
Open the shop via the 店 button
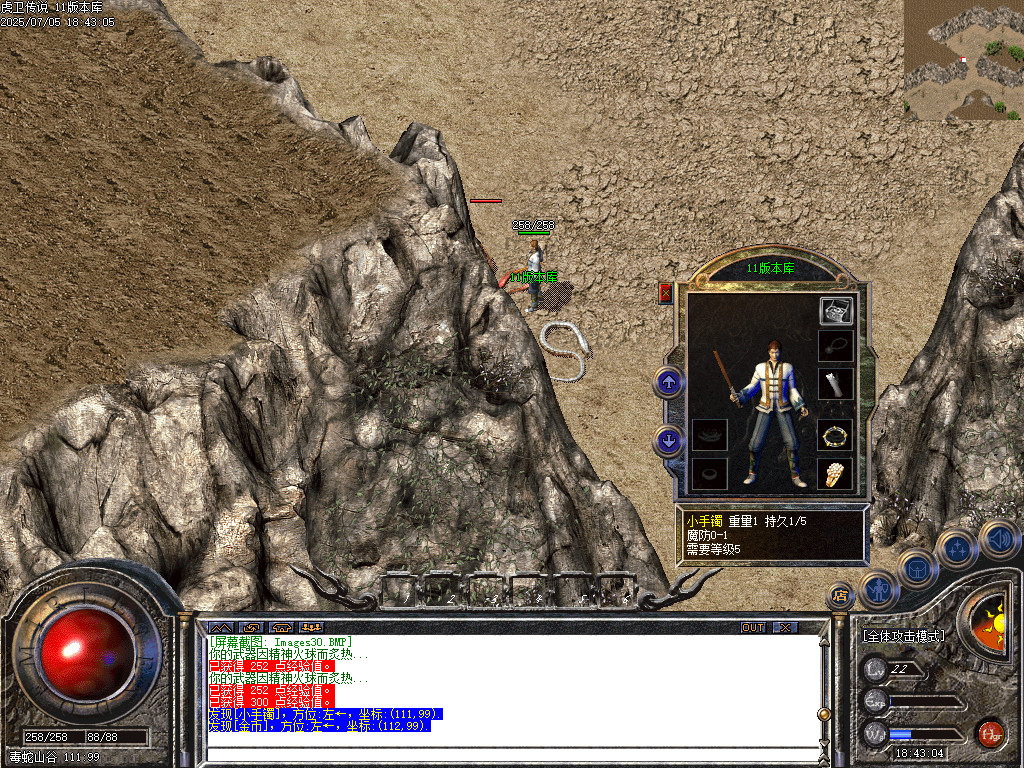pos(841,595)
